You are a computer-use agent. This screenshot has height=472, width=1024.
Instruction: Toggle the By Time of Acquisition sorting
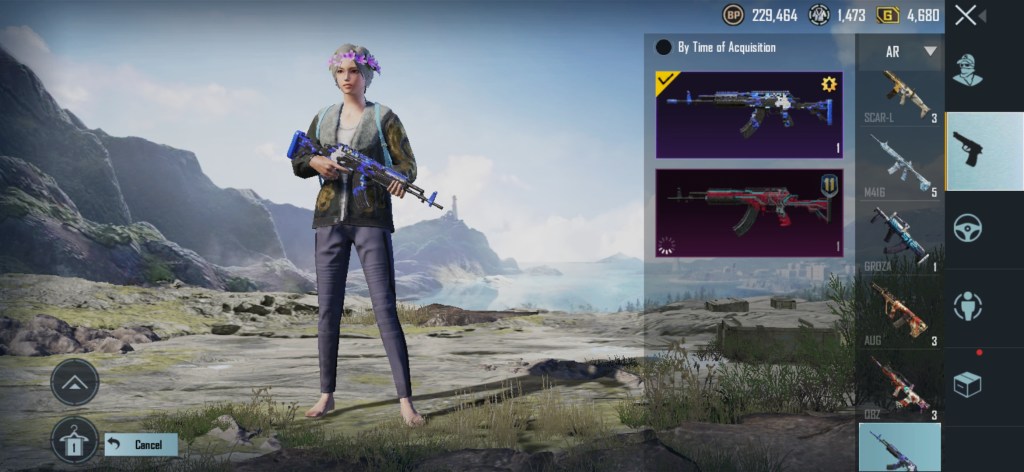pos(663,47)
